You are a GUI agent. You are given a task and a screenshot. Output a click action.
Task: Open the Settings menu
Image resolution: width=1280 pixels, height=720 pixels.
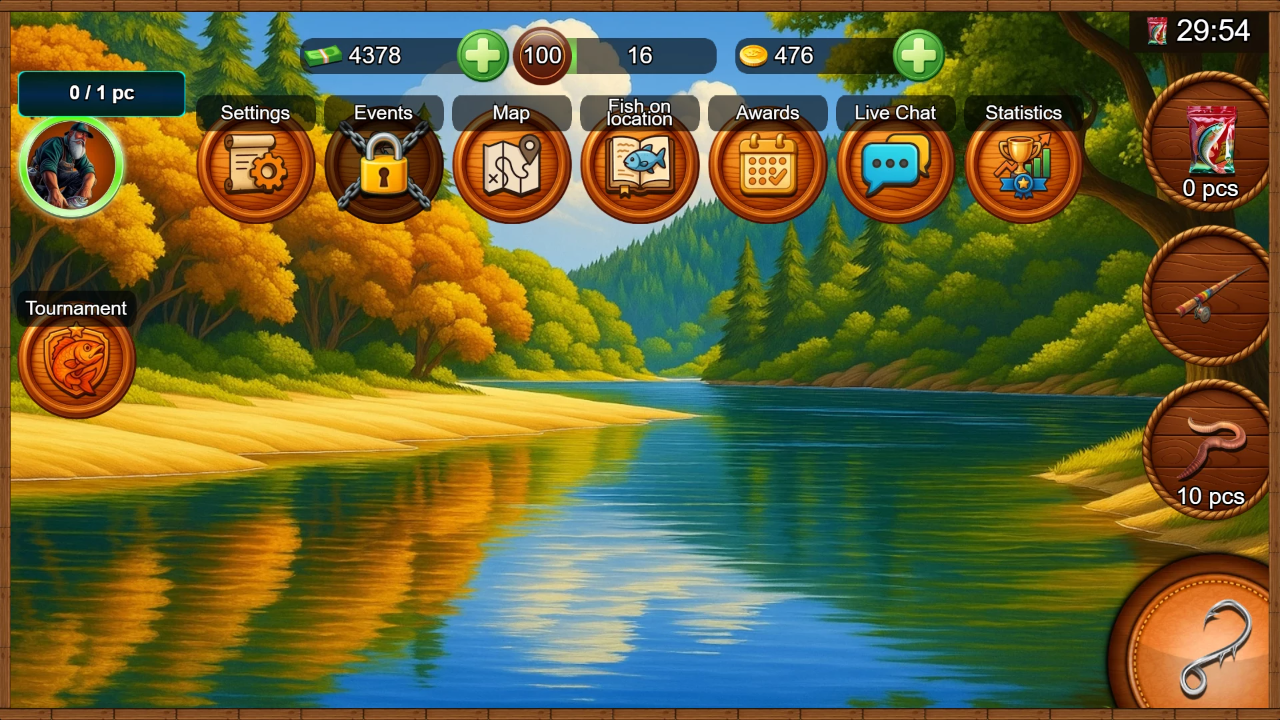[256, 166]
